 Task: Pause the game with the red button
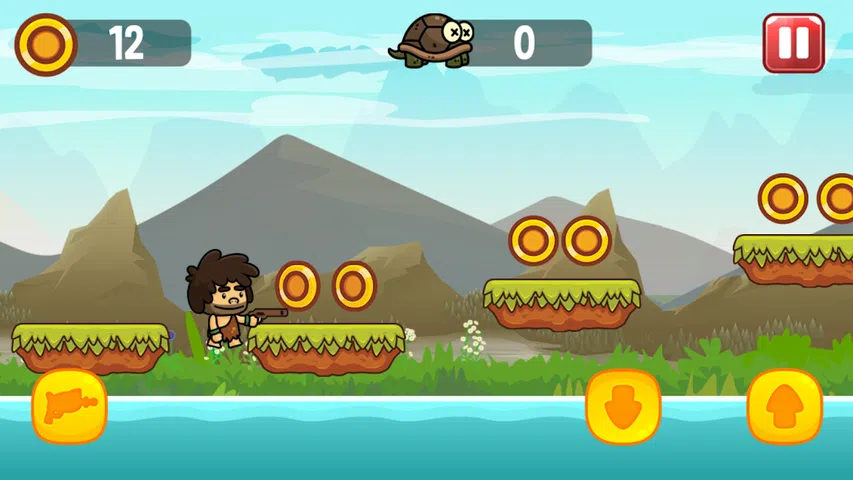[793, 43]
